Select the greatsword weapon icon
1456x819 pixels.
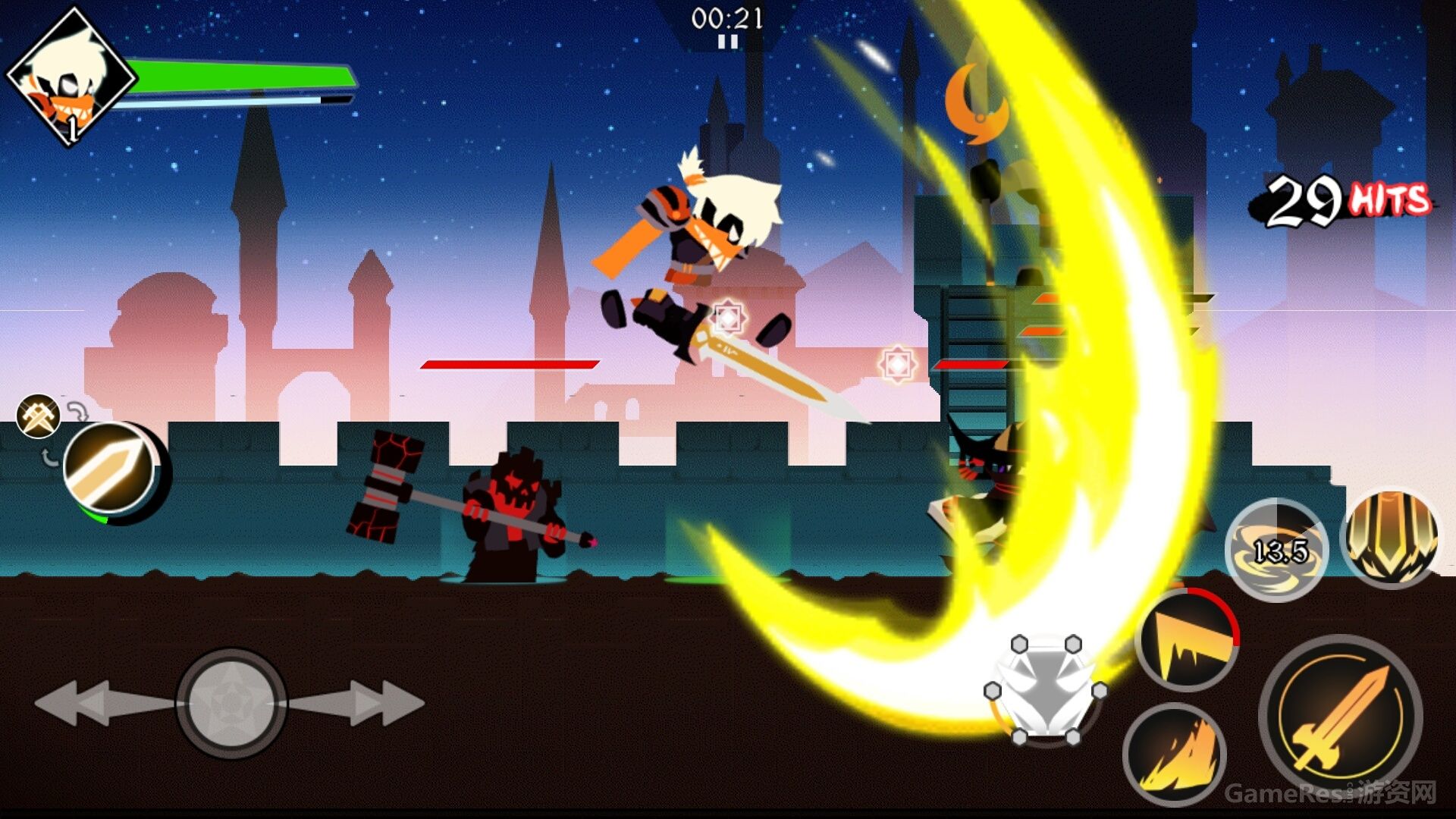(111, 470)
